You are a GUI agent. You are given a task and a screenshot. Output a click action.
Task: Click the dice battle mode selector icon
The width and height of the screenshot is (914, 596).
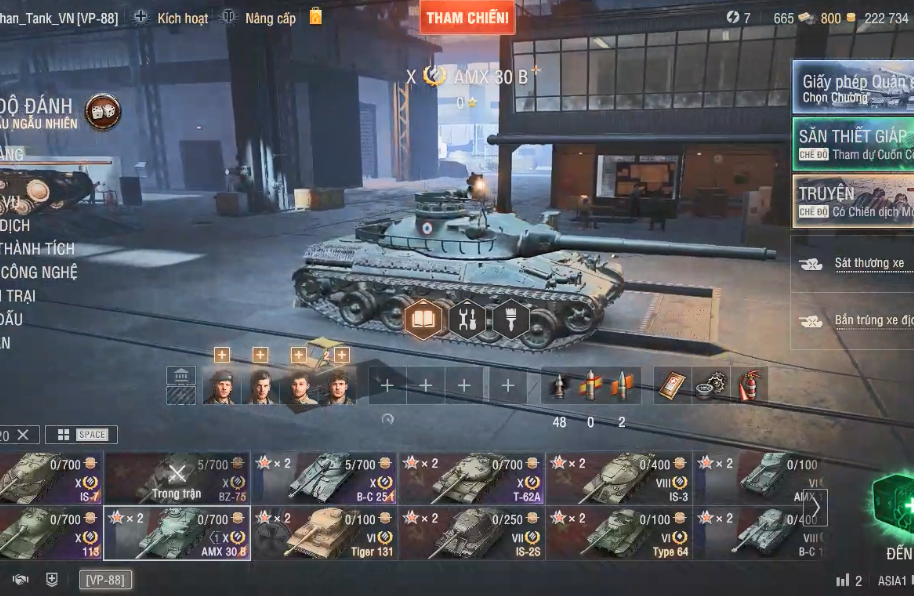pos(102,113)
